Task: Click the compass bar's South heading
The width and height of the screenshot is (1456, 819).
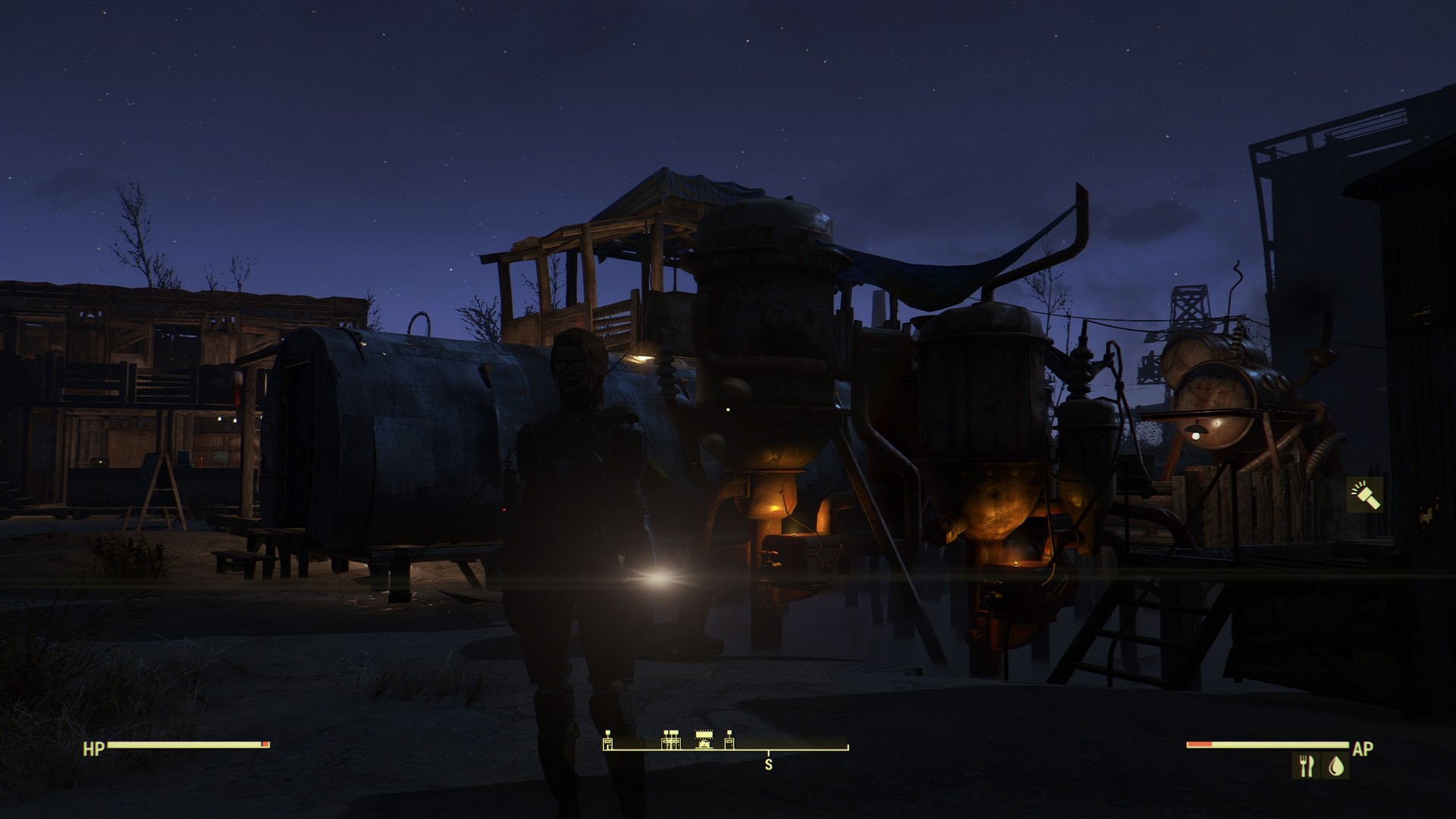Action: point(768,764)
